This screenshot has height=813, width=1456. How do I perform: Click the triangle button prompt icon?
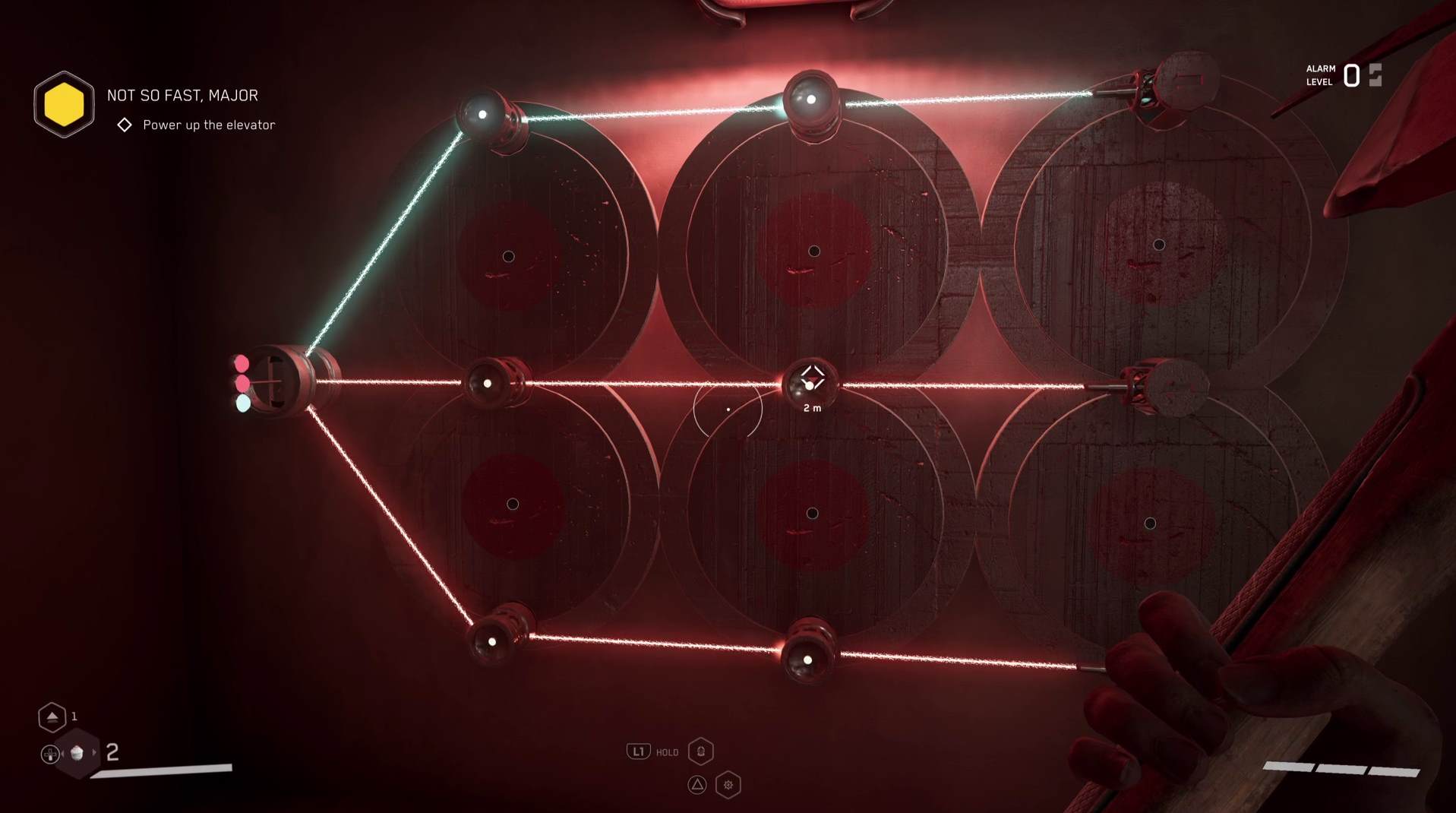pyautogui.click(x=696, y=783)
